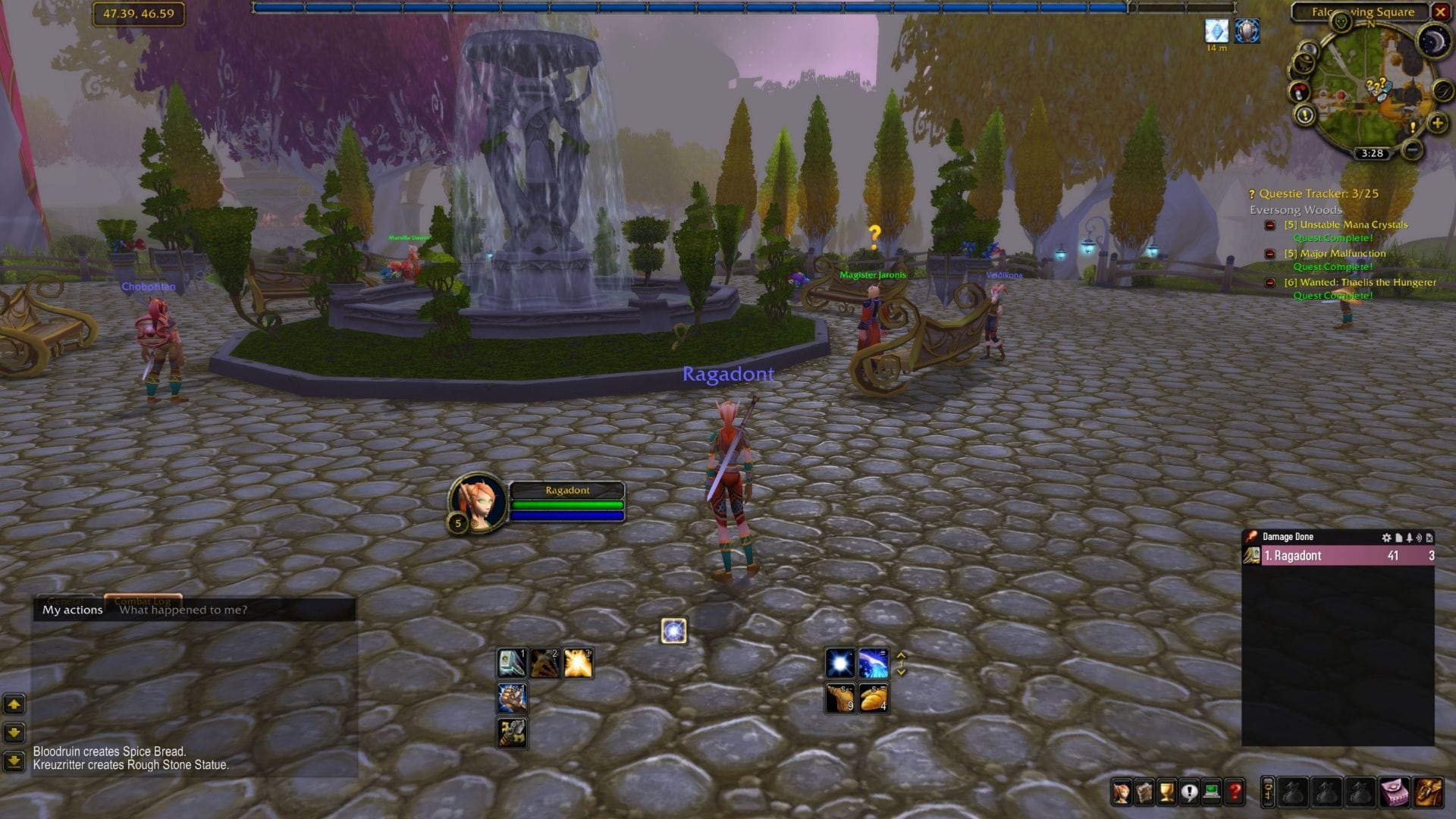
Task: Click the 'What happened to me?' link
Action: [183, 610]
